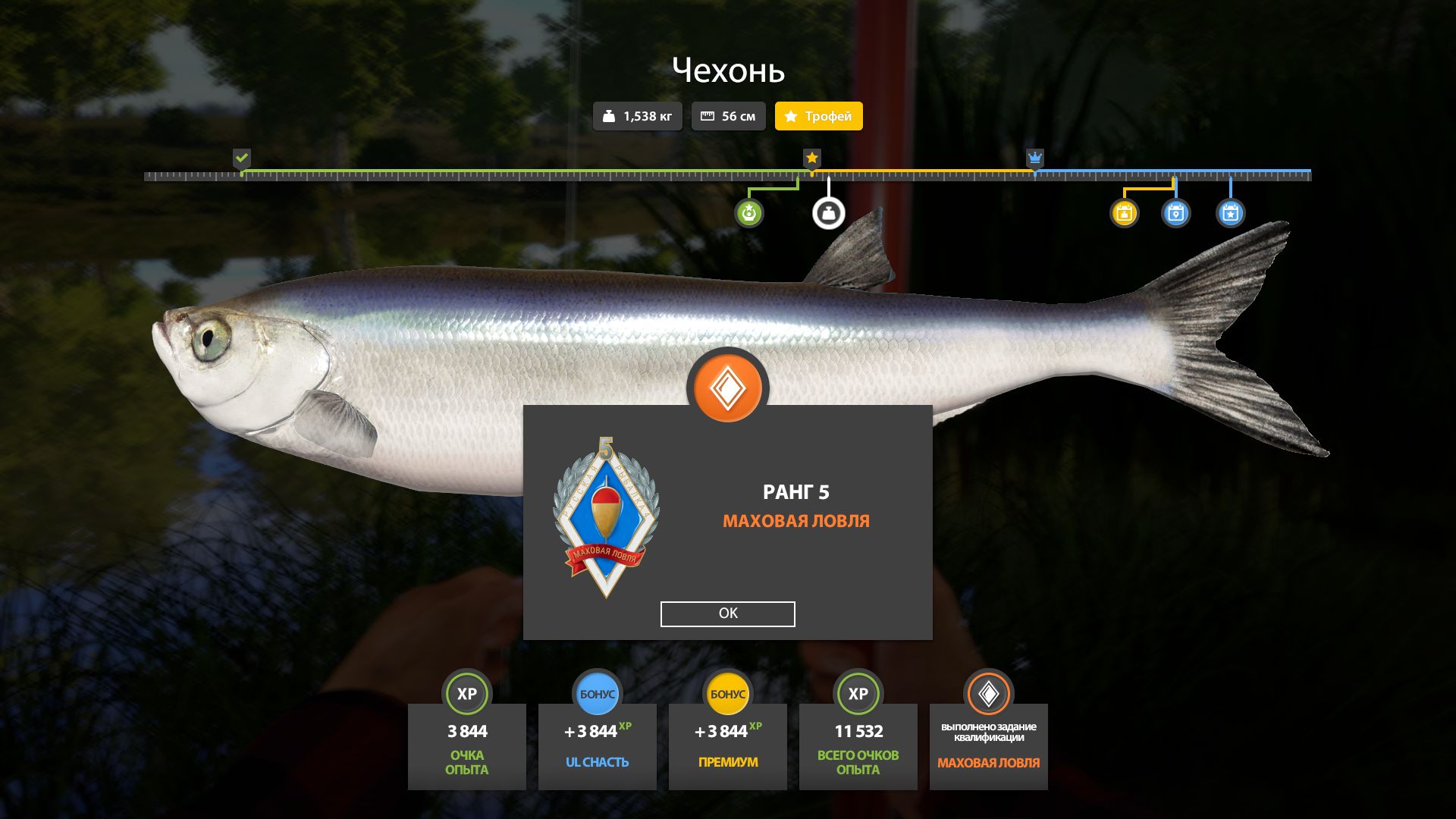
Task: Select the white weight marker on the scale
Action: point(828,213)
